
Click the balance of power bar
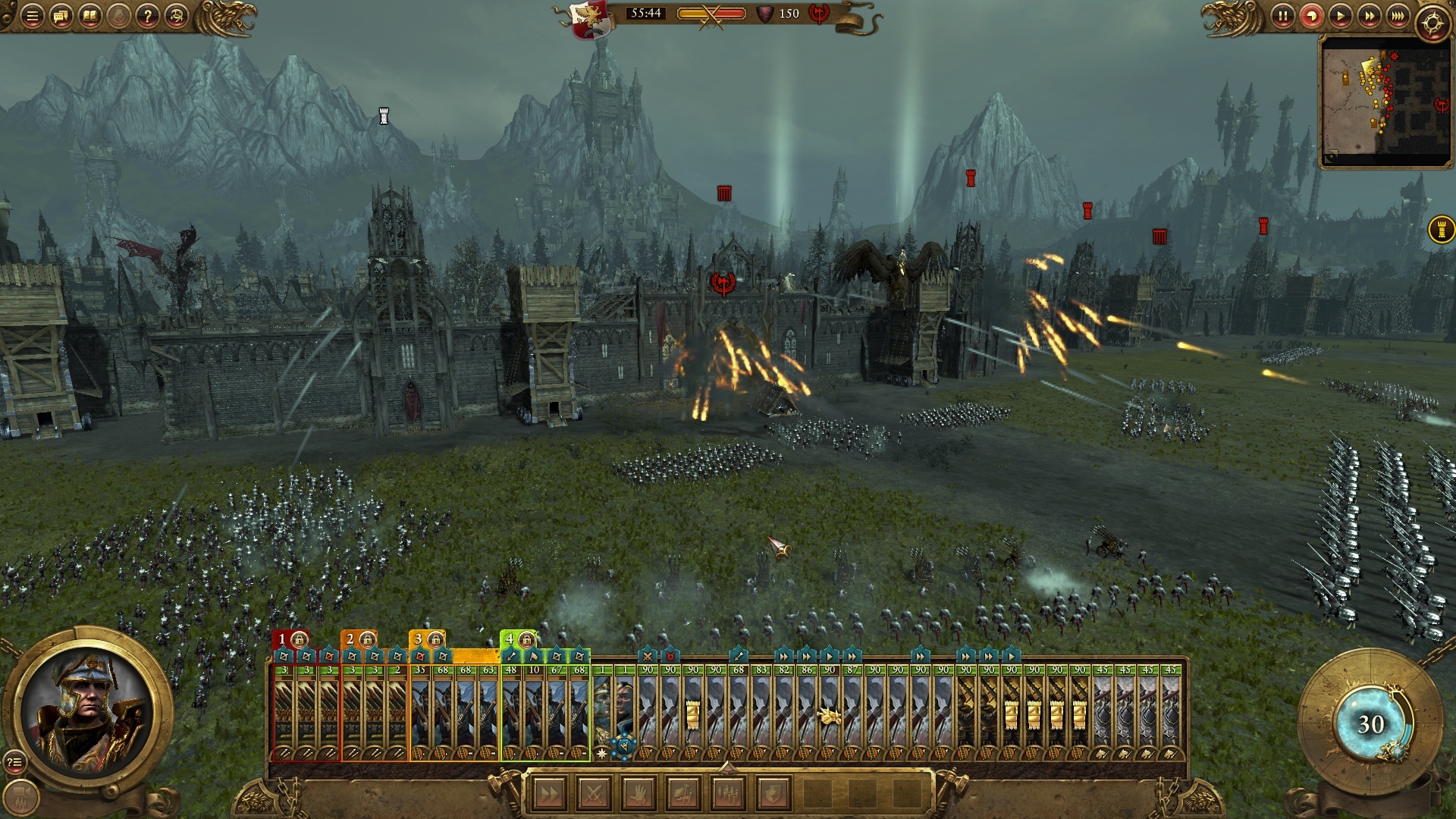[x=711, y=13]
